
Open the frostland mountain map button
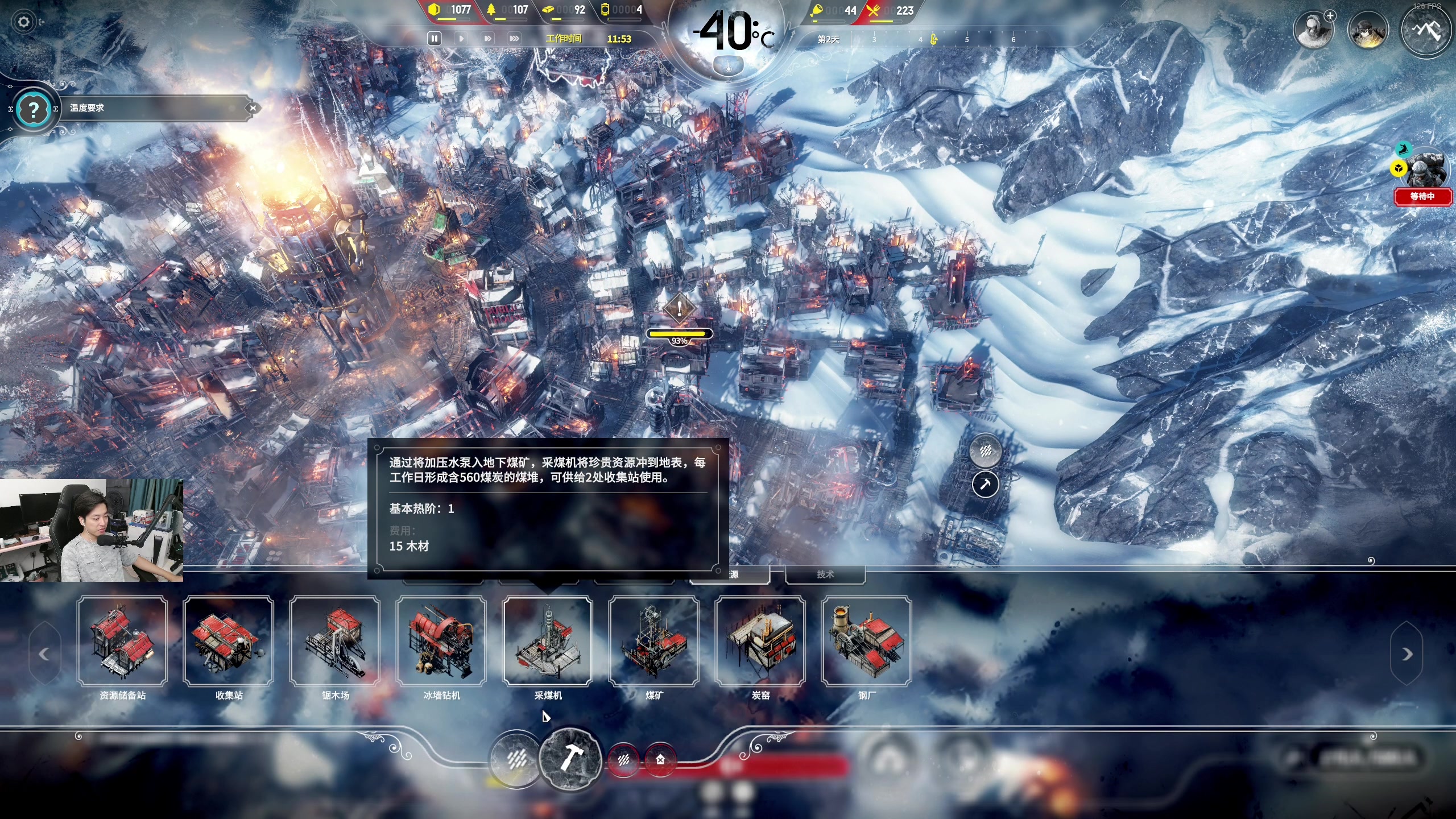[1426, 30]
